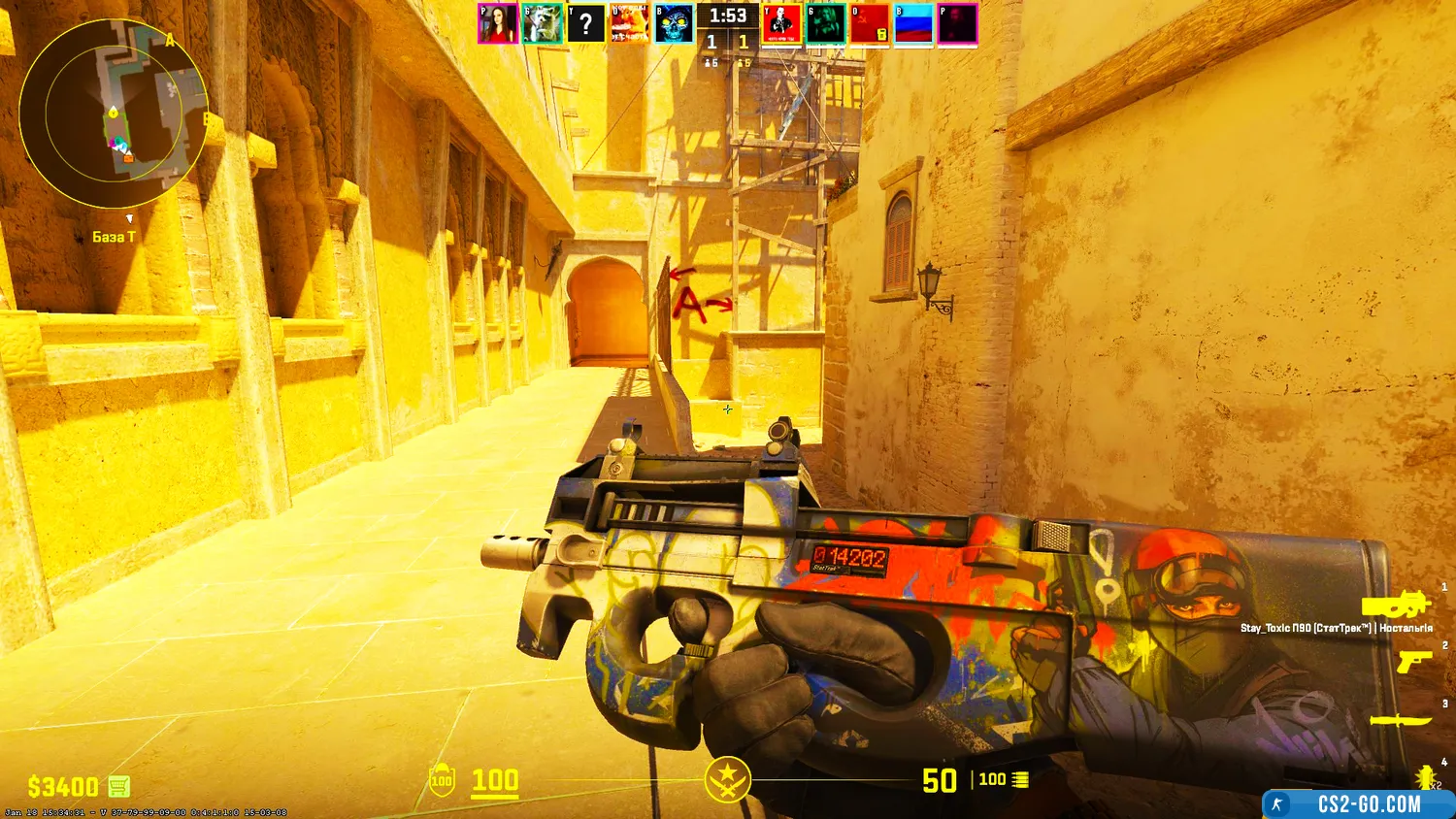
Task: Select the P90 primary weapon slot
Action: tap(1396, 606)
